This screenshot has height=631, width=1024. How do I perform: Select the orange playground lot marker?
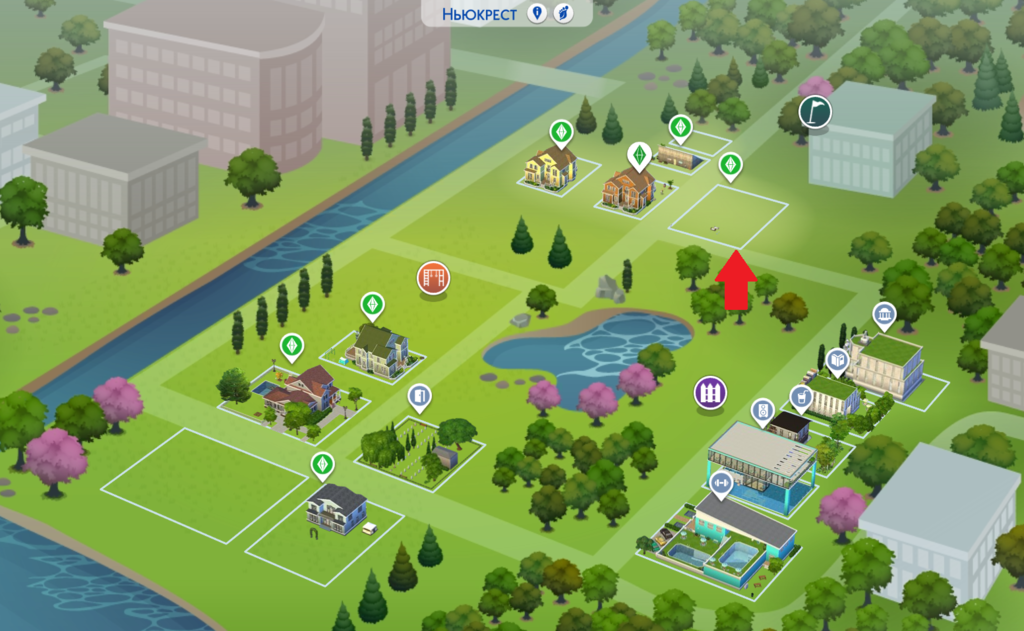click(434, 278)
